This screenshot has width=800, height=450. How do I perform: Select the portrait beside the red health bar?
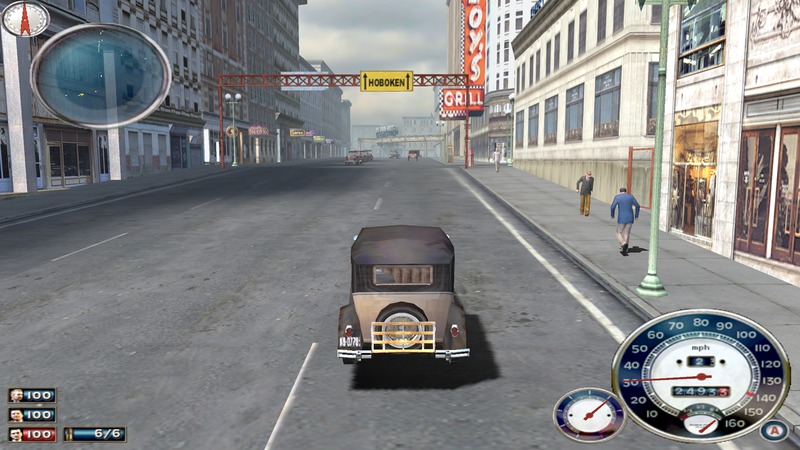[x=17, y=434]
